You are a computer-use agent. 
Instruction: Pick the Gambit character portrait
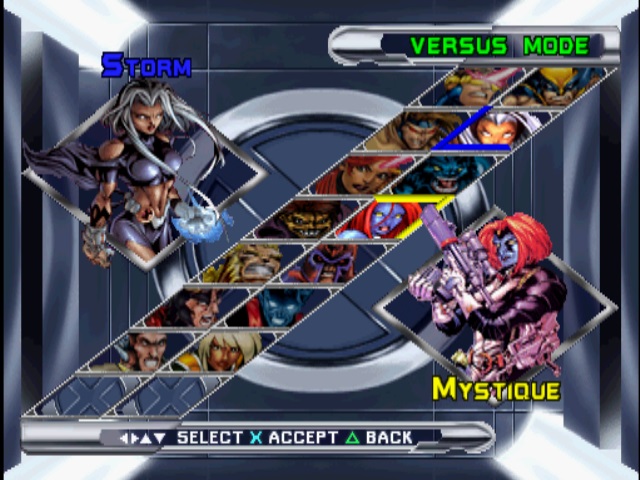[413, 130]
